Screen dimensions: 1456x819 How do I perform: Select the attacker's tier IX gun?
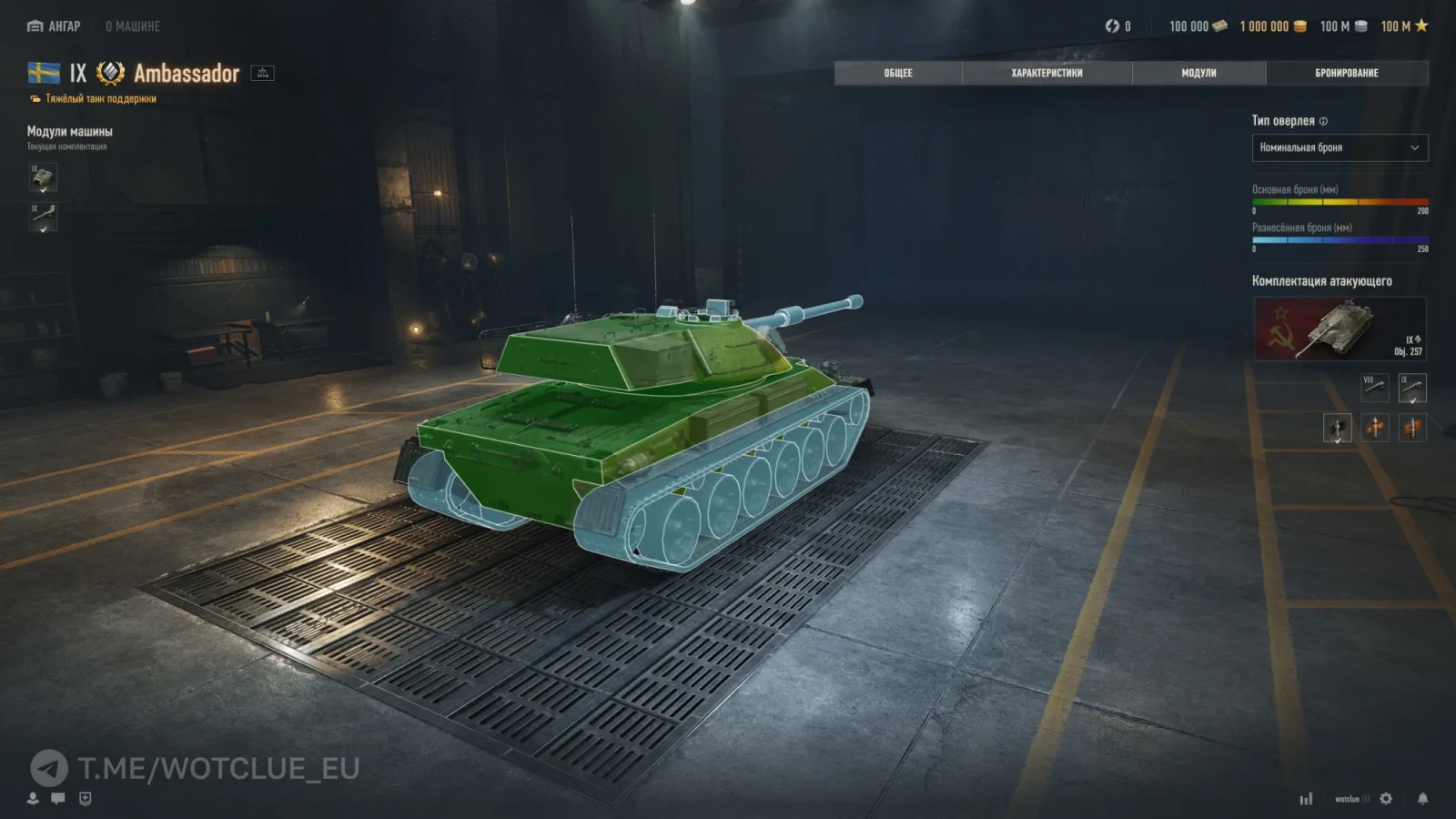click(x=1412, y=388)
